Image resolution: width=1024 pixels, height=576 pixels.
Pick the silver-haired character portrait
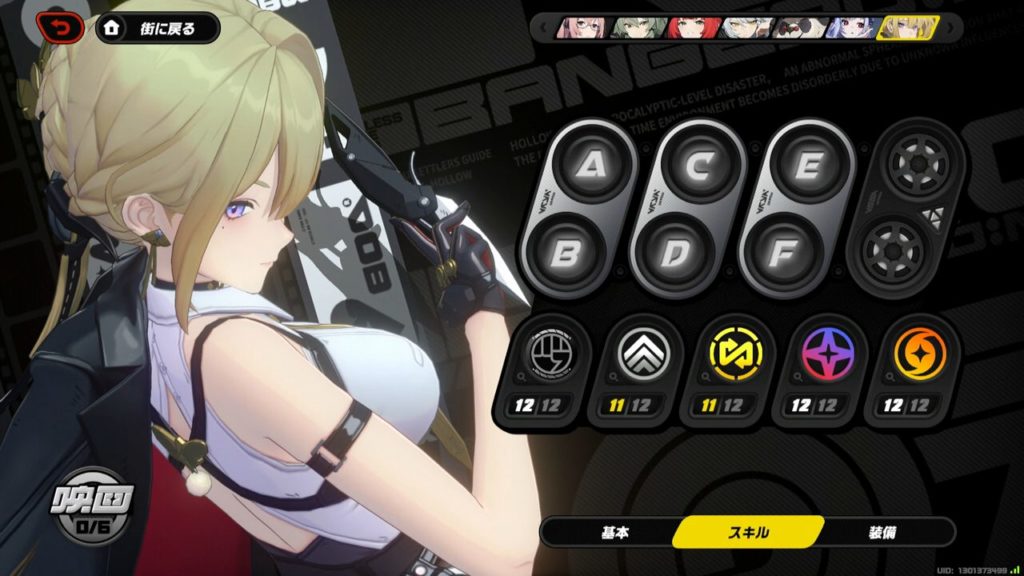pos(748,27)
